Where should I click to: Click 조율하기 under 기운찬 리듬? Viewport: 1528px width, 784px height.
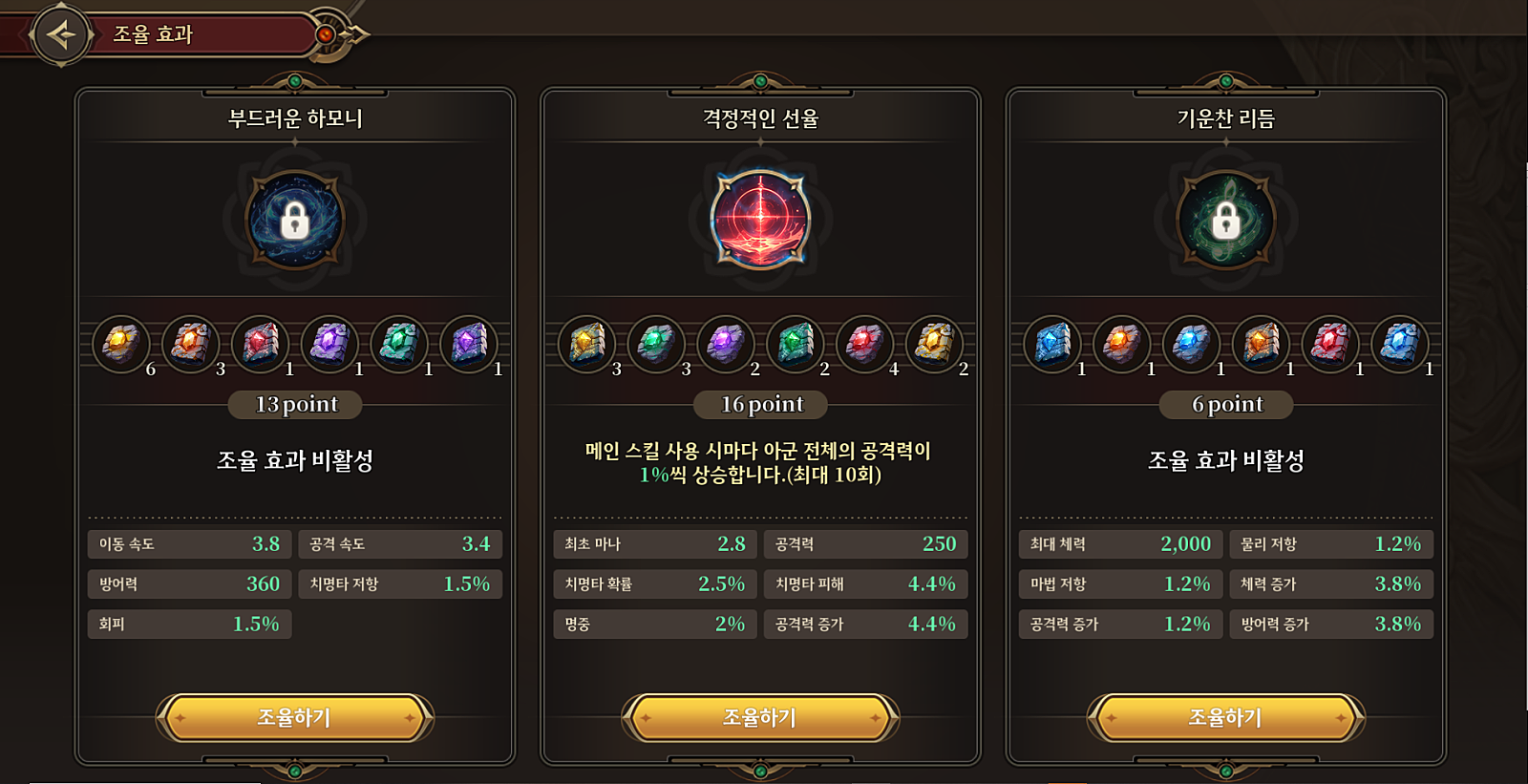coord(1225,718)
